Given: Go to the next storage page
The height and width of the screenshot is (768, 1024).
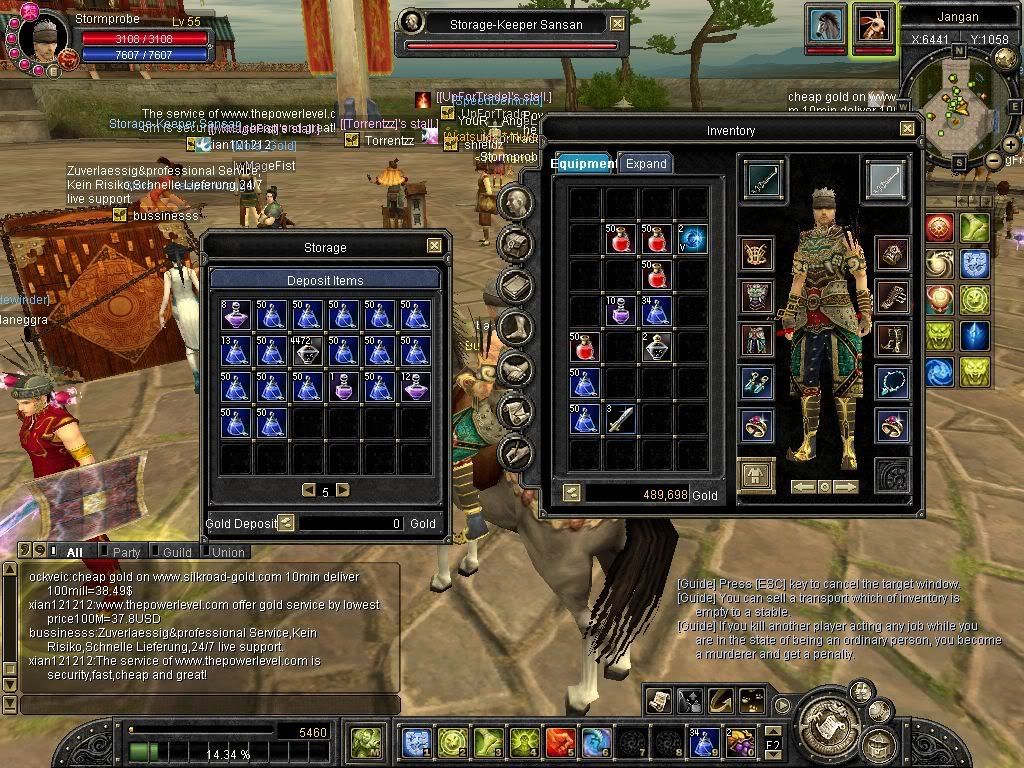Looking at the screenshot, I should (x=343, y=490).
